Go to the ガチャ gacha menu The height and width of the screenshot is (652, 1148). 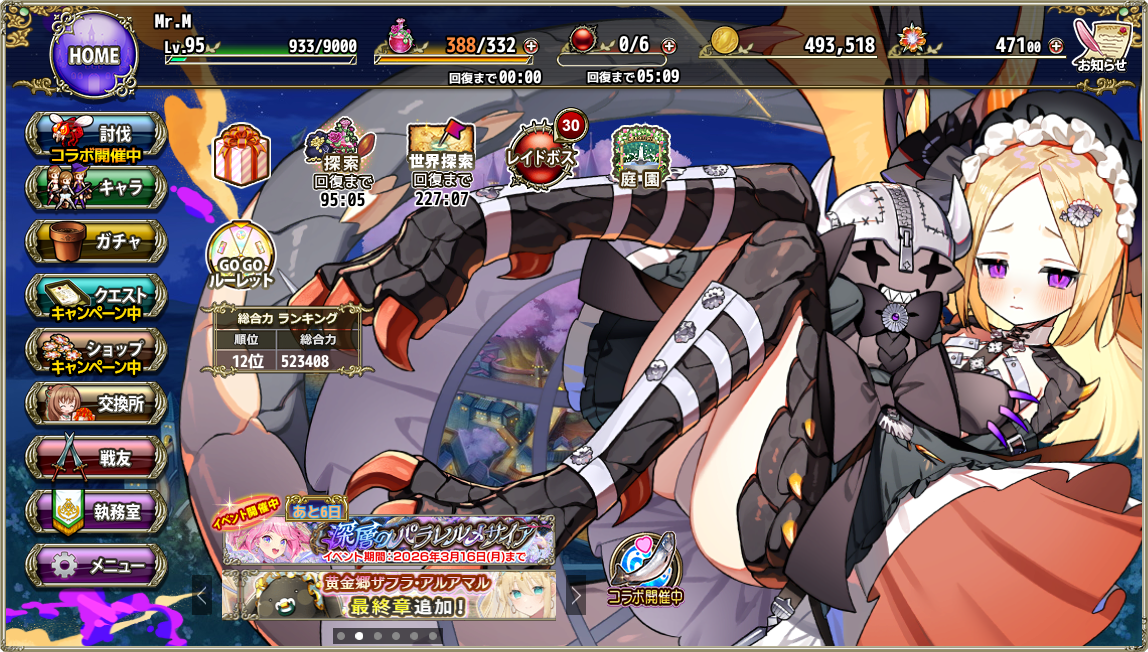[96, 241]
